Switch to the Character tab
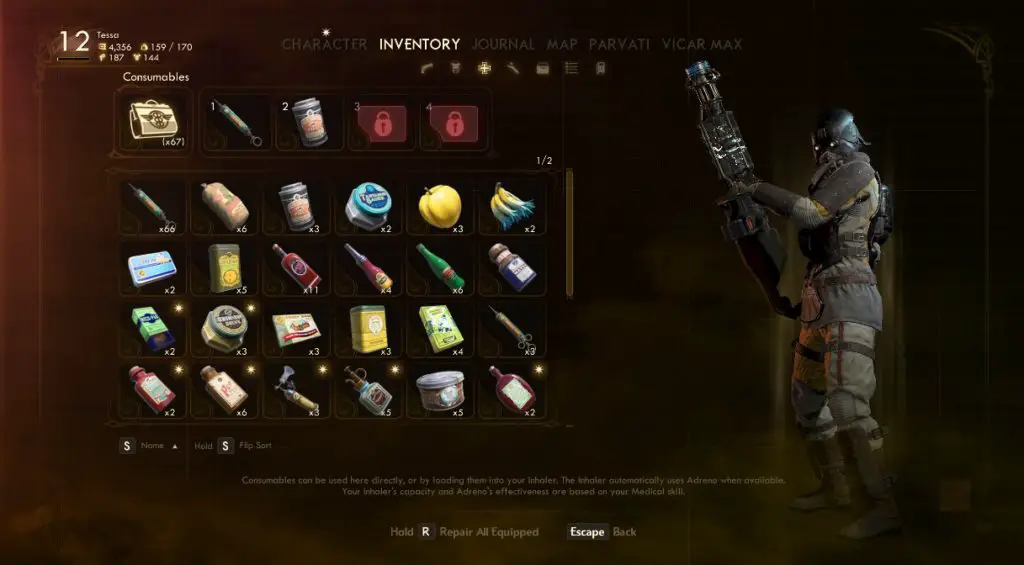Viewport: 1024px width, 565px height. (326, 44)
